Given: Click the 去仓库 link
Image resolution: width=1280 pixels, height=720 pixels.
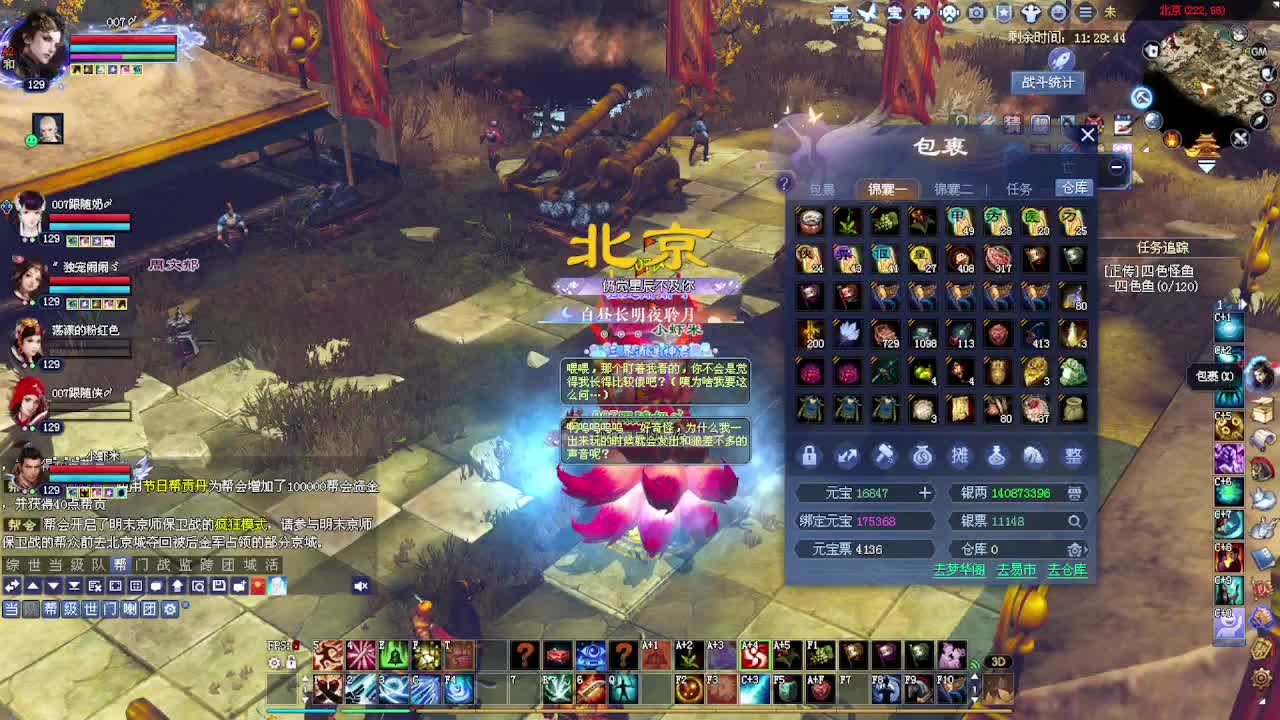Looking at the screenshot, I should [x=1067, y=571].
